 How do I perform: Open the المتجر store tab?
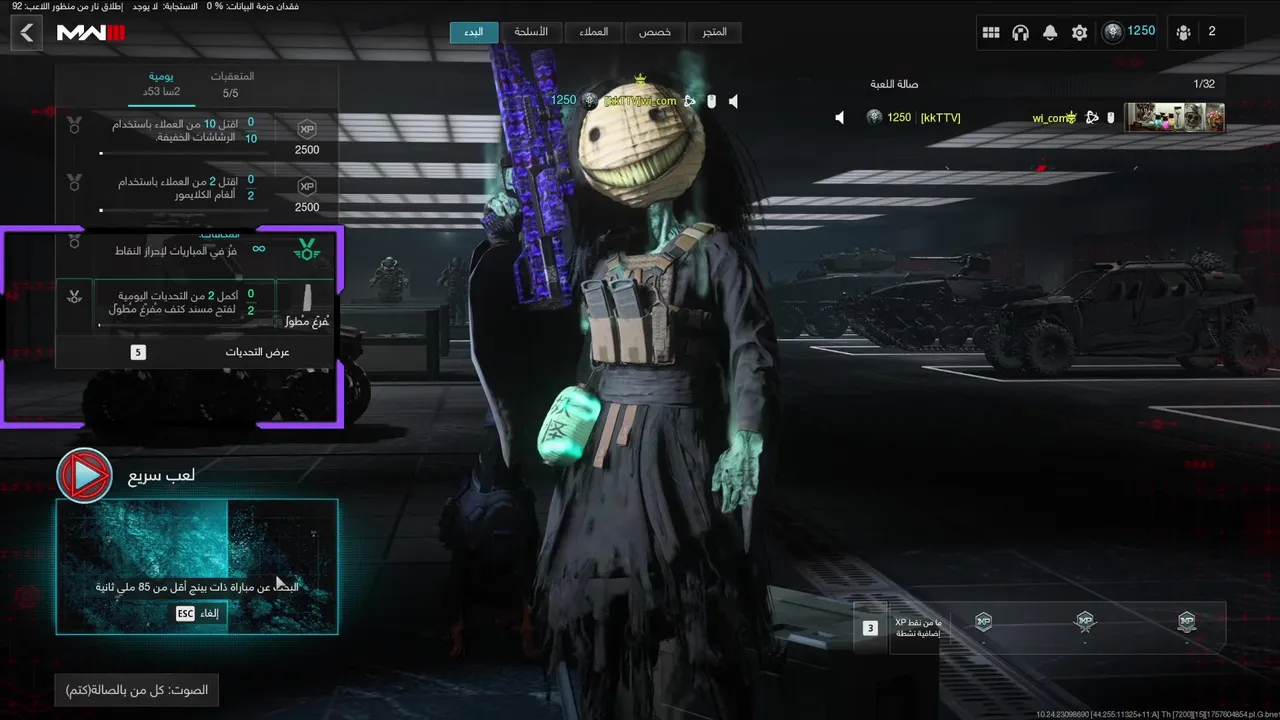click(715, 32)
